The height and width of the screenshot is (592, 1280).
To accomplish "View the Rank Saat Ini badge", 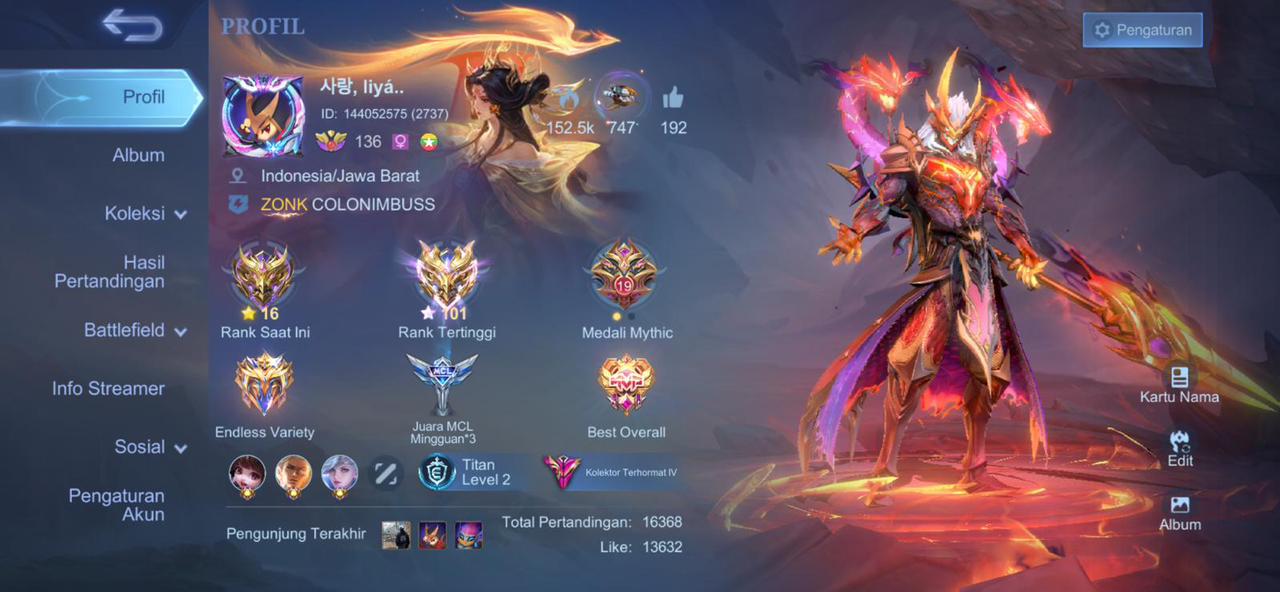I will 263,278.
